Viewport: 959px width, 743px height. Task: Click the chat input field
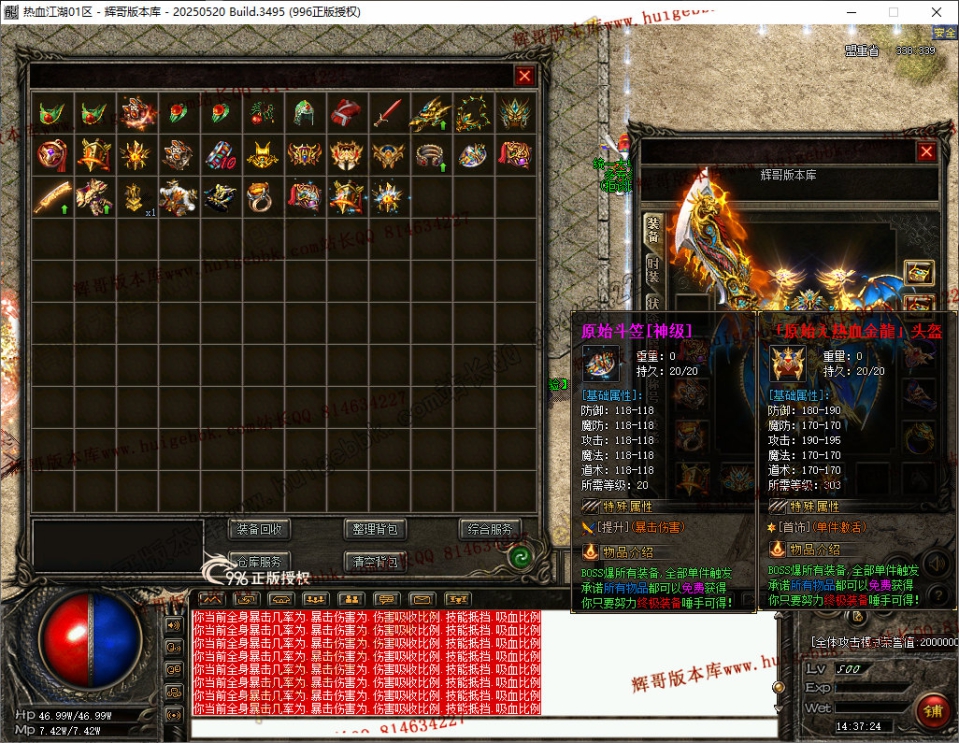480,728
